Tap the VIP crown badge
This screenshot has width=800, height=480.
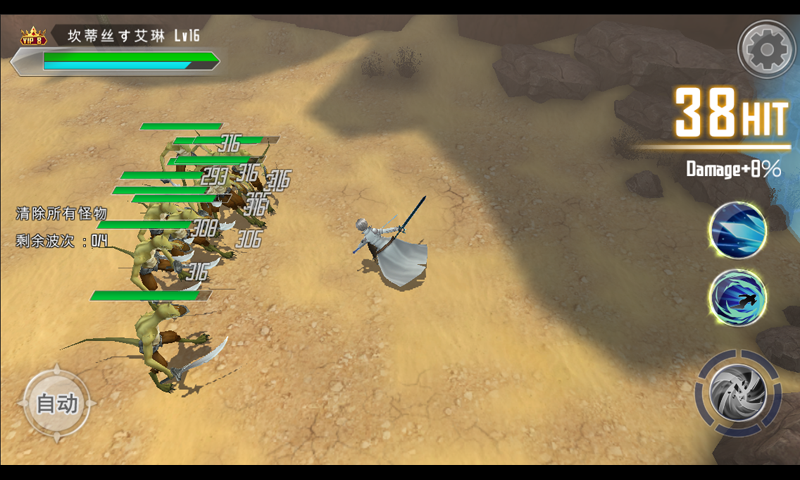click(33, 38)
